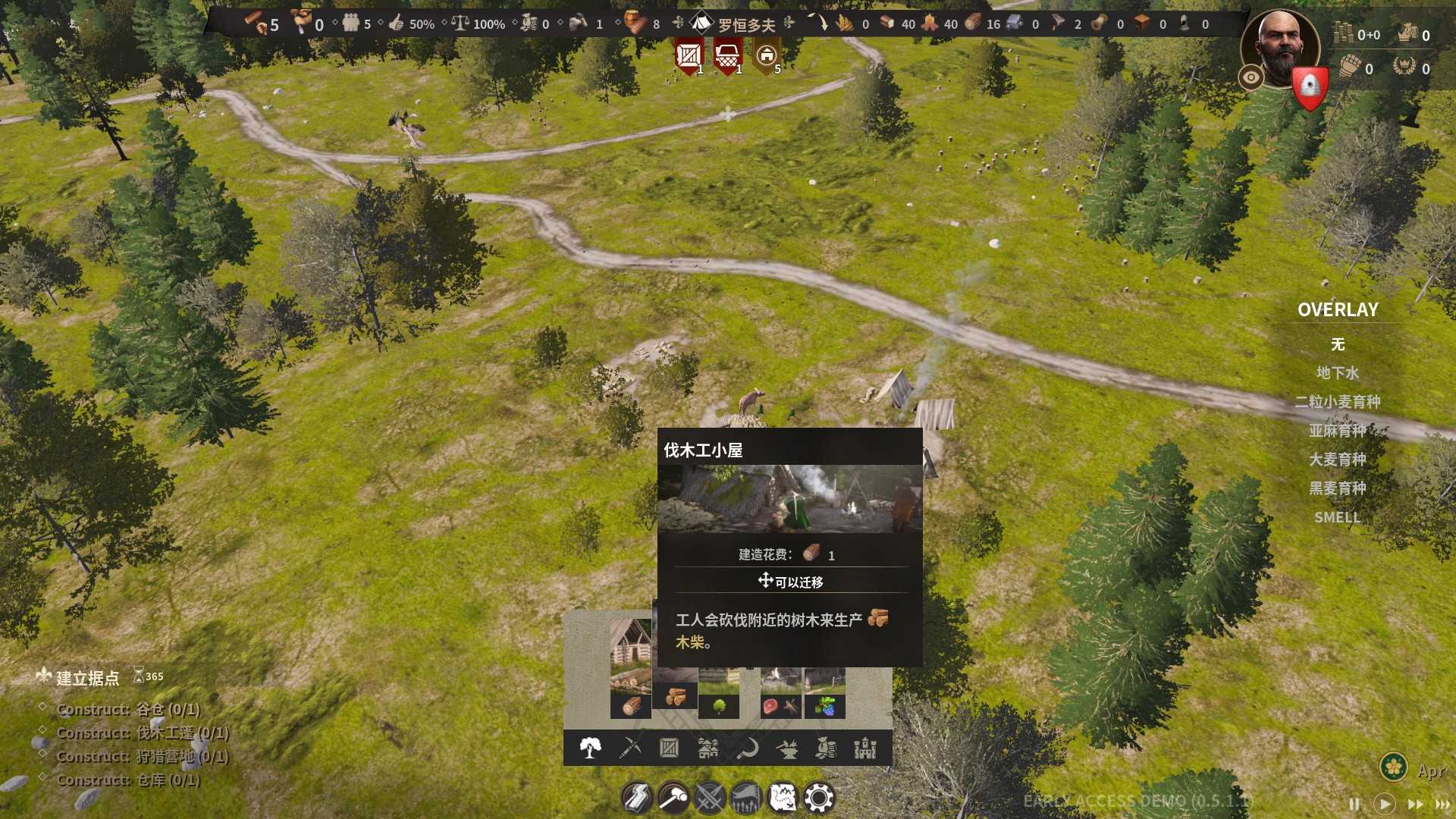Open the gear settings menu
The image size is (1456, 819).
click(819, 798)
